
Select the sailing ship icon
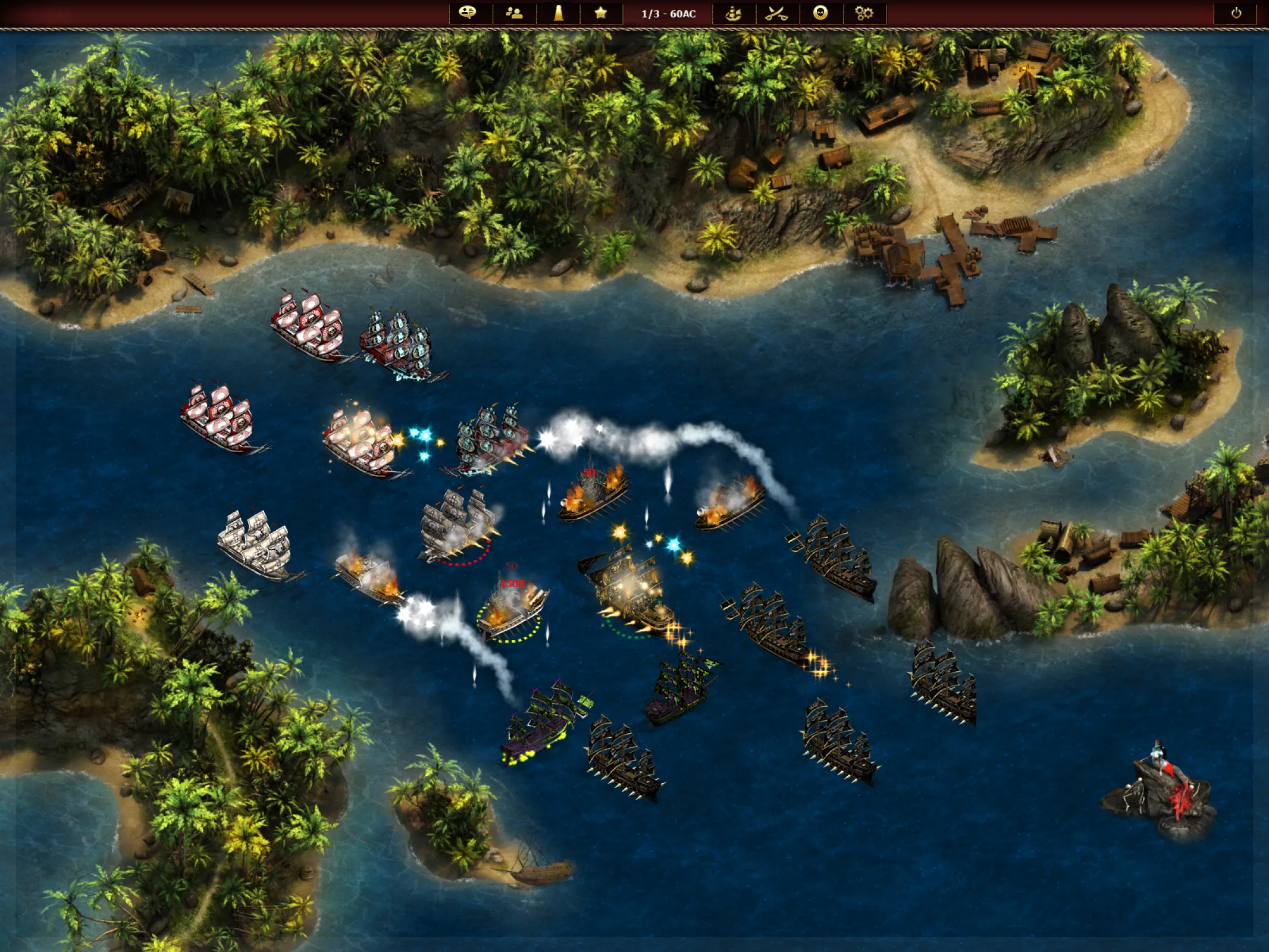[x=734, y=13]
